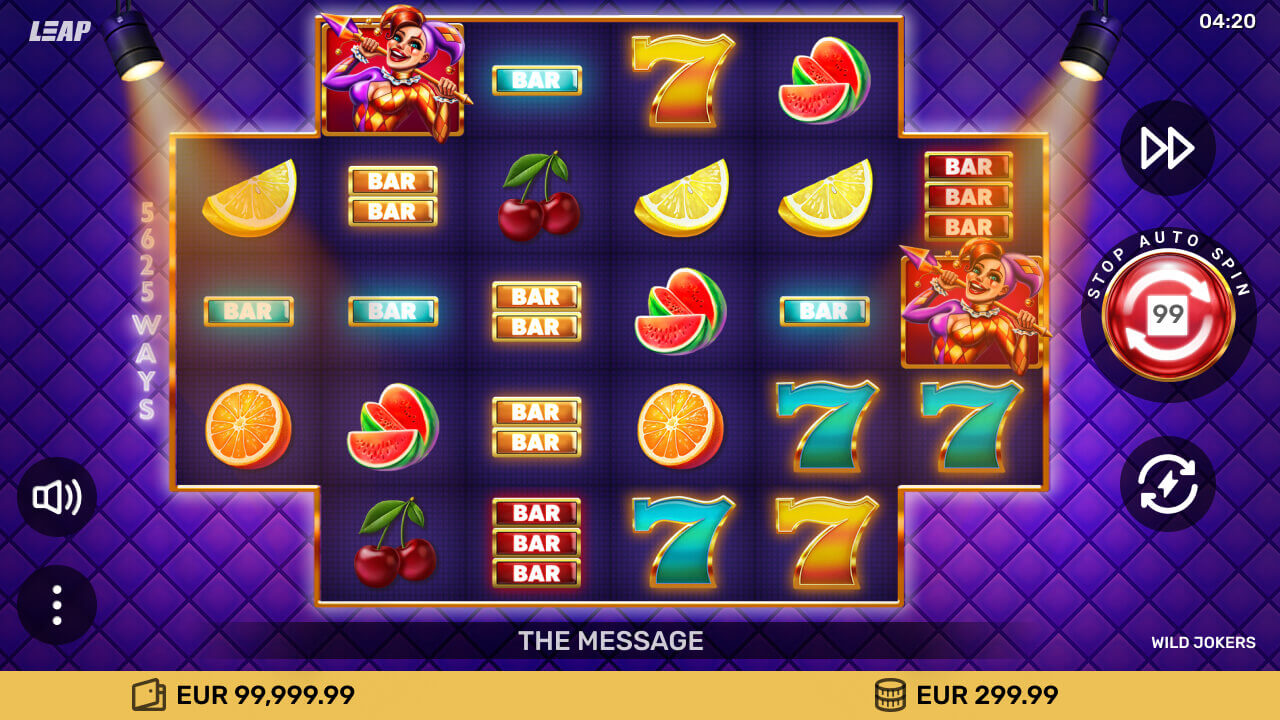Mute sound with the speaker icon
This screenshot has width=1280, height=720.
pos(55,497)
